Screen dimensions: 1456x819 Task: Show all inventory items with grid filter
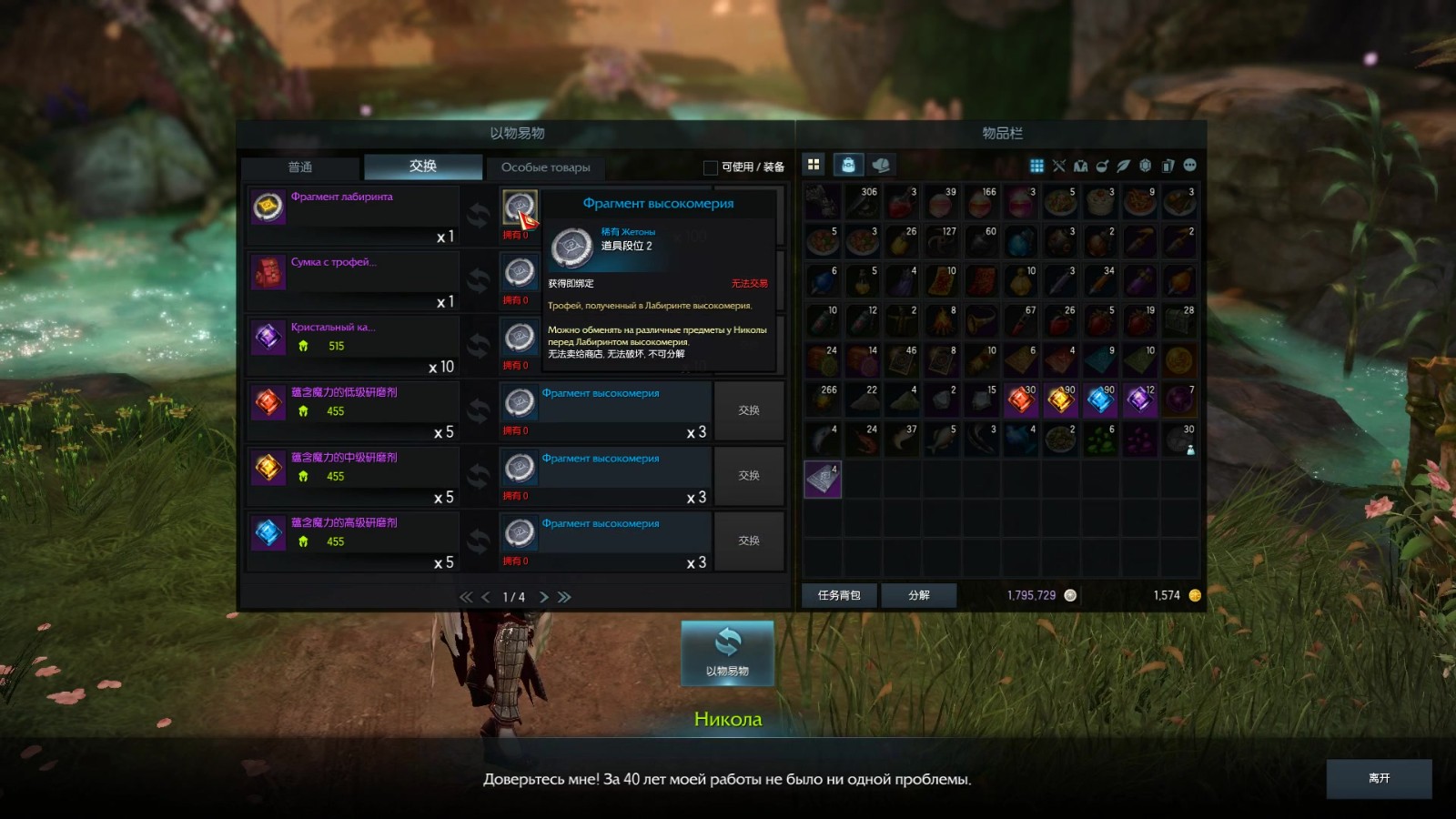1036,166
